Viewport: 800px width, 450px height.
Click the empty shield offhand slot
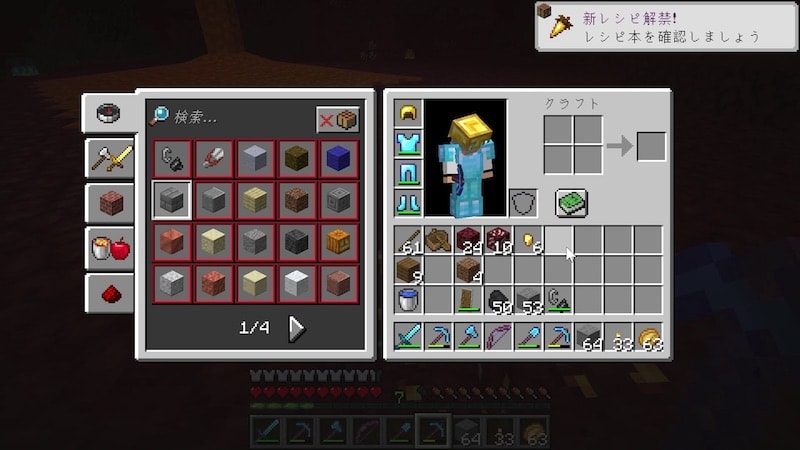pyautogui.click(x=523, y=202)
